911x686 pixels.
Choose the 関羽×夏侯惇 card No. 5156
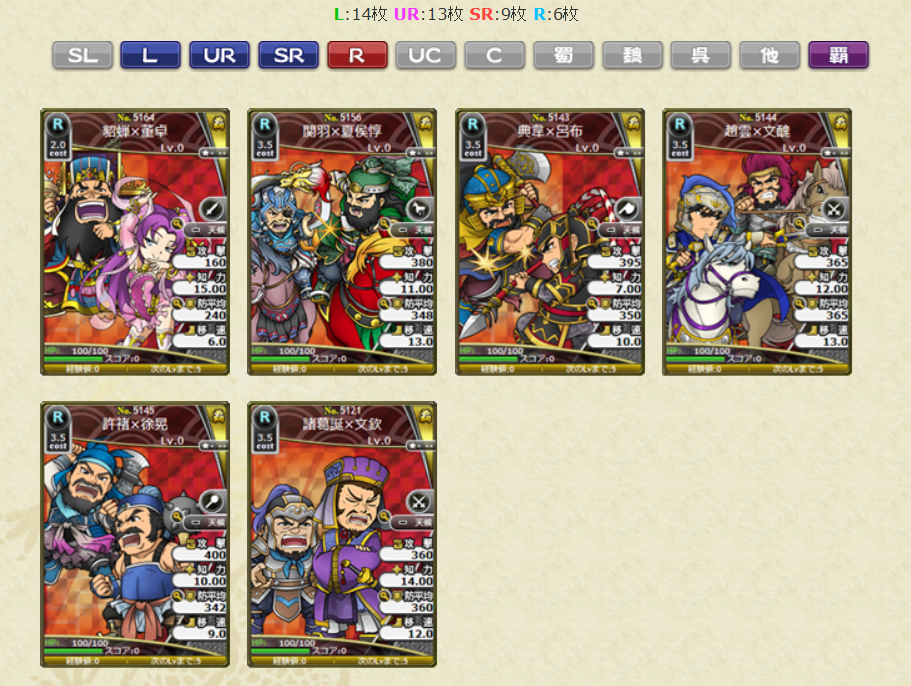coord(342,242)
